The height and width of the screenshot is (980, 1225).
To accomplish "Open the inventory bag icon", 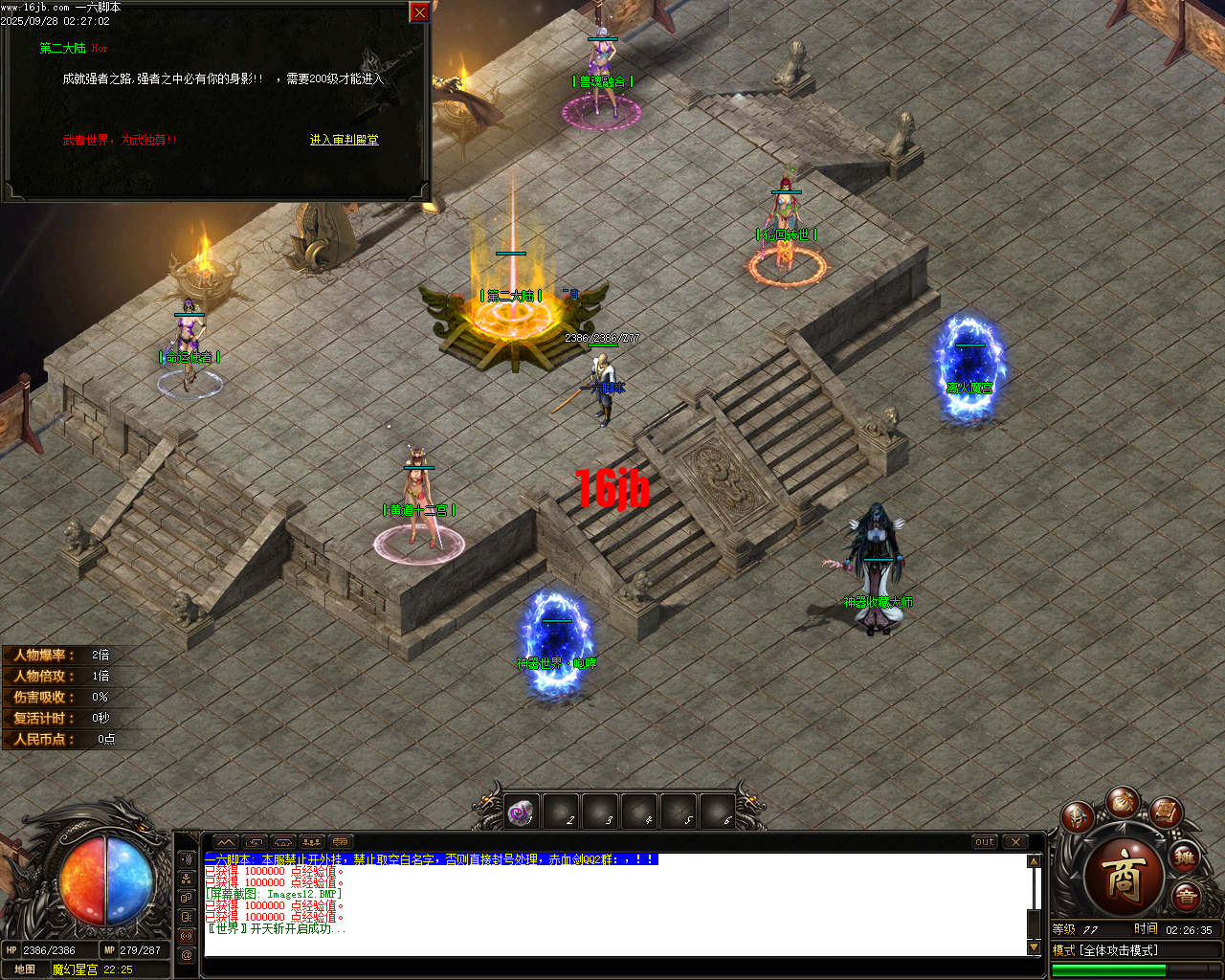I will pyautogui.click(x=1122, y=806).
